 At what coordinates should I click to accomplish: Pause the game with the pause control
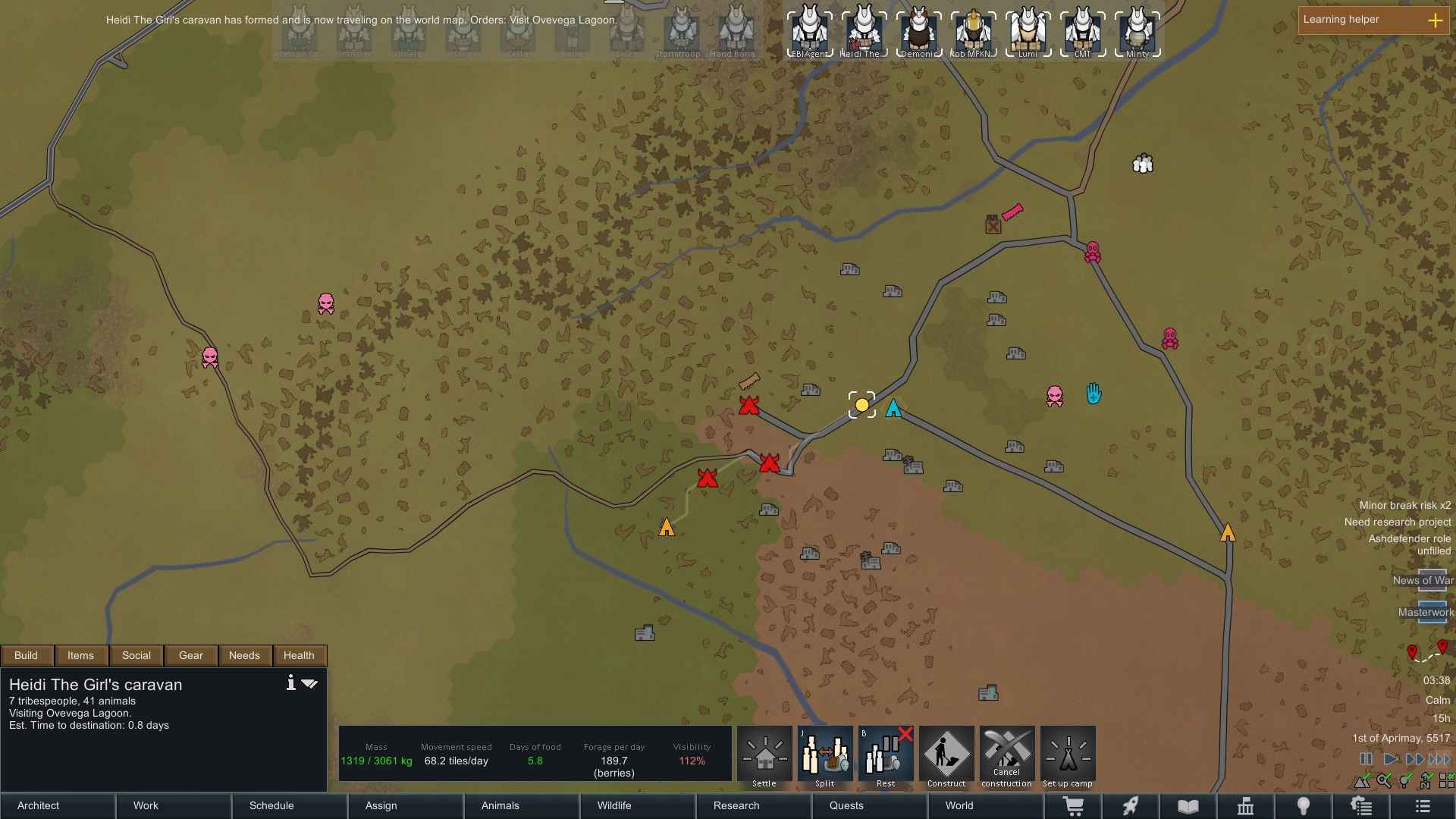[x=1366, y=758]
